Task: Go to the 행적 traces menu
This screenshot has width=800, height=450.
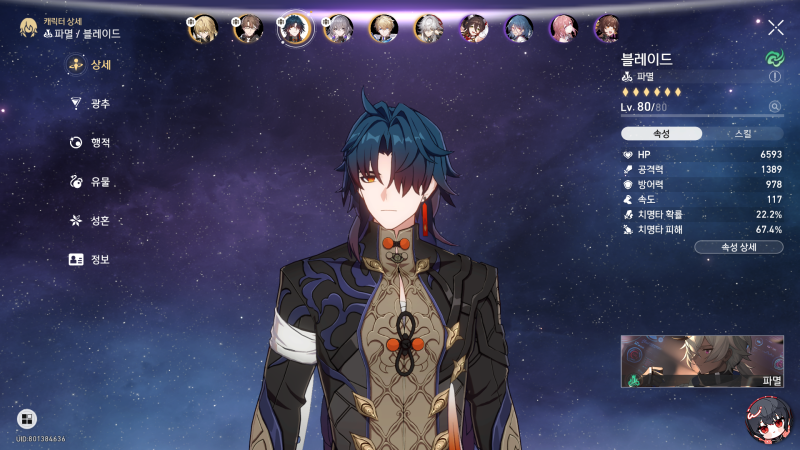Action: point(89,143)
